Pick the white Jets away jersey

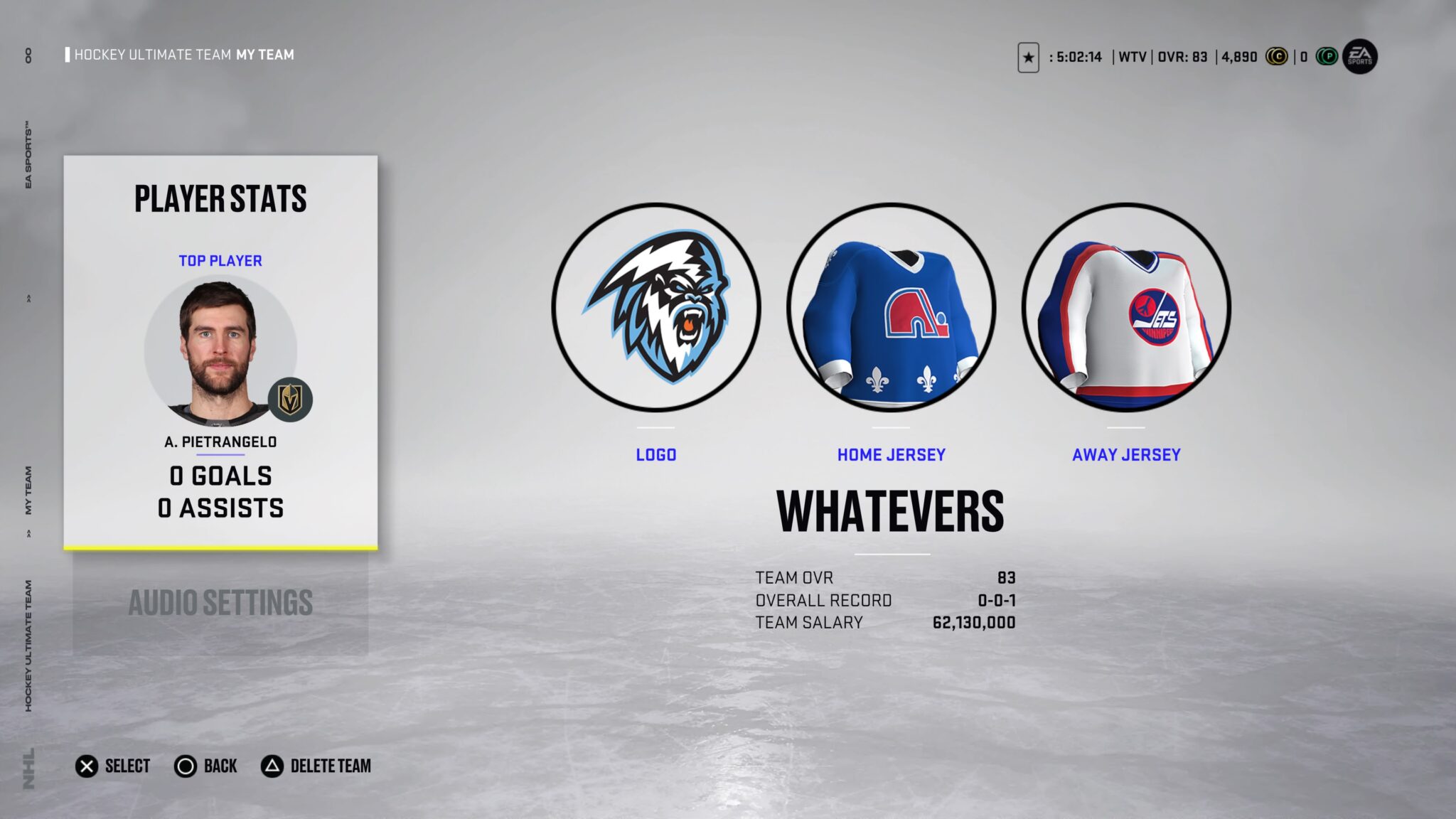(x=1126, y=308)
